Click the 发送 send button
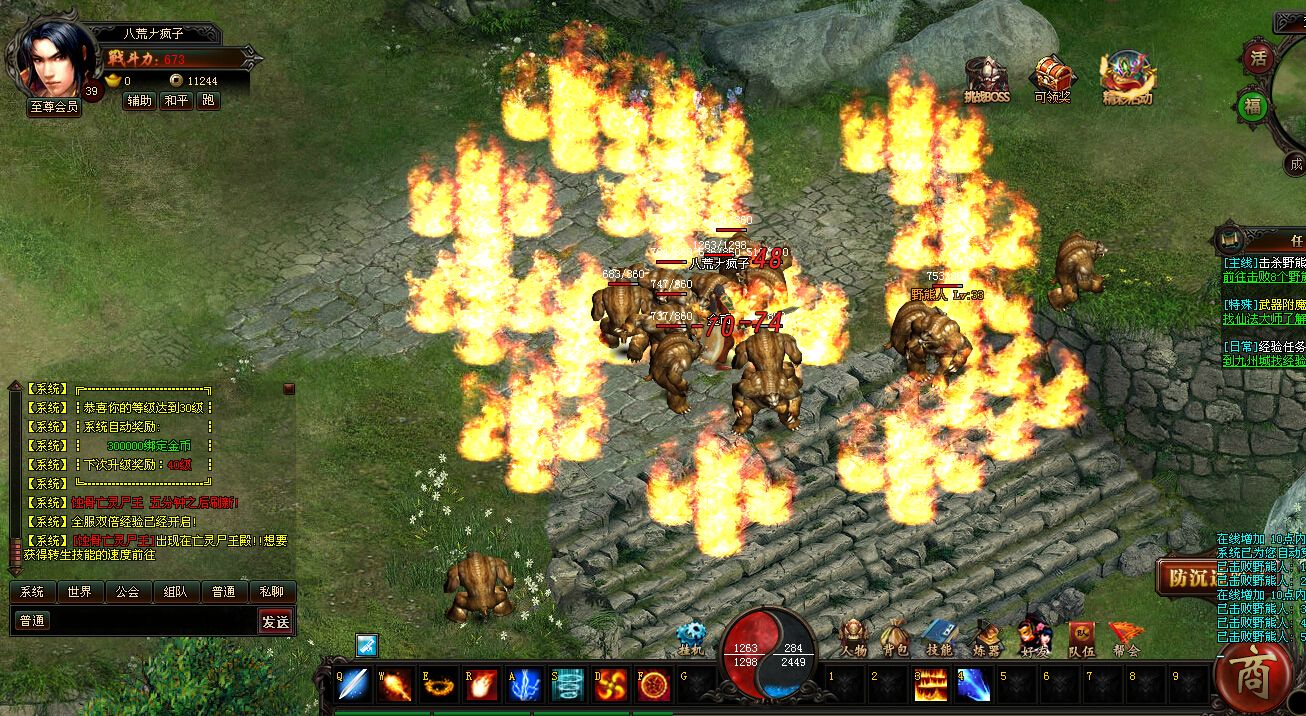The height and width of the screenshot is (716, 1306). (x=276, y=622)
